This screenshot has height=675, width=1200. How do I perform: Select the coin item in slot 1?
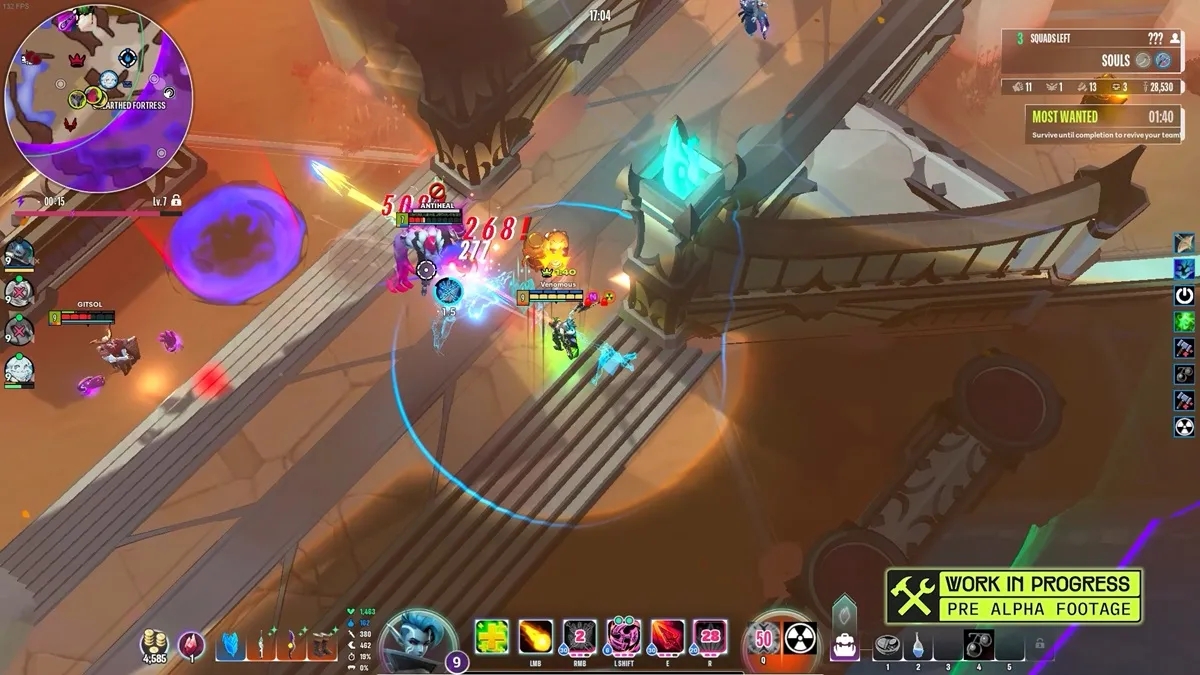pos(887,647)
